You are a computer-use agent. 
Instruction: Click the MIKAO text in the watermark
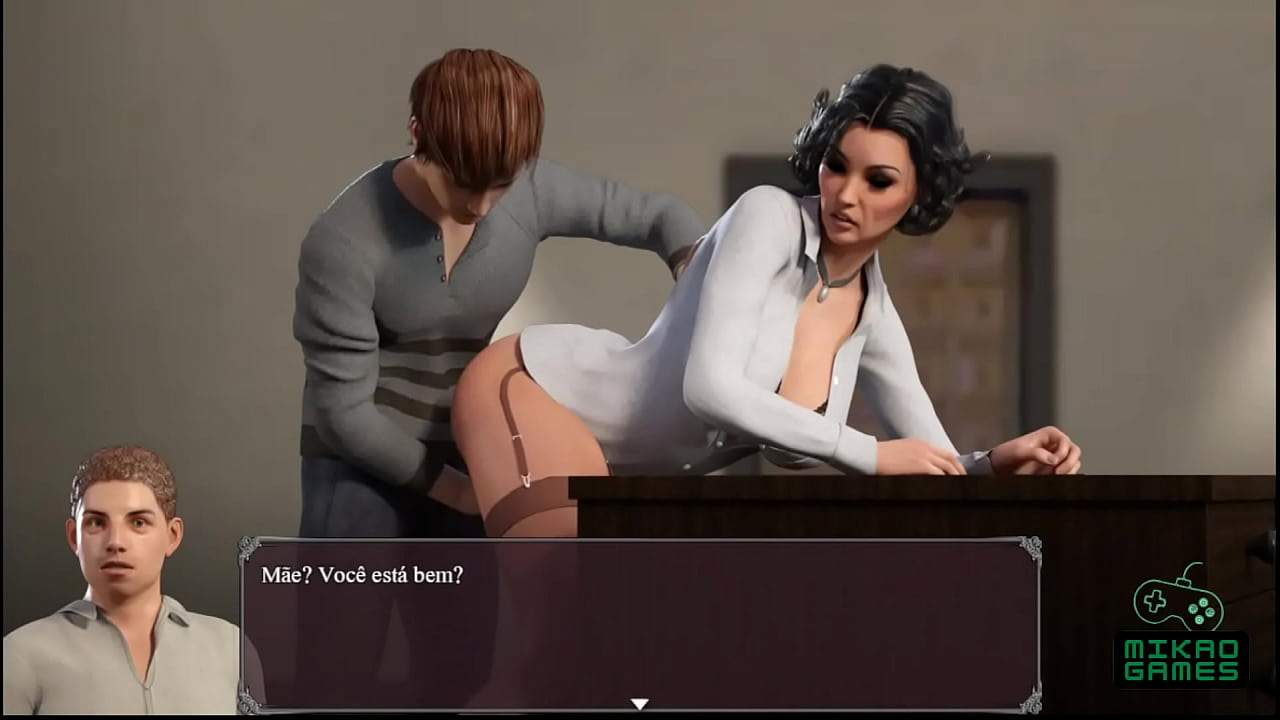1180,648
